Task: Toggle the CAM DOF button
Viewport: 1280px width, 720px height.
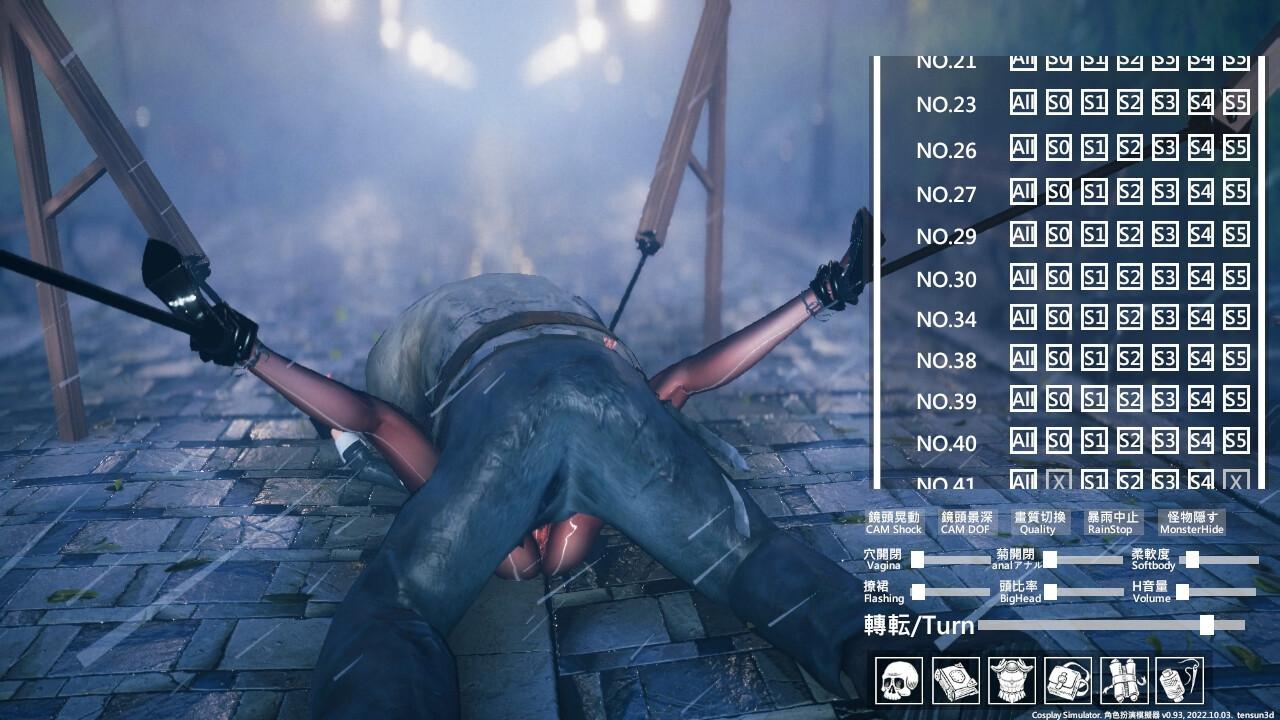Action: (965, 523)
